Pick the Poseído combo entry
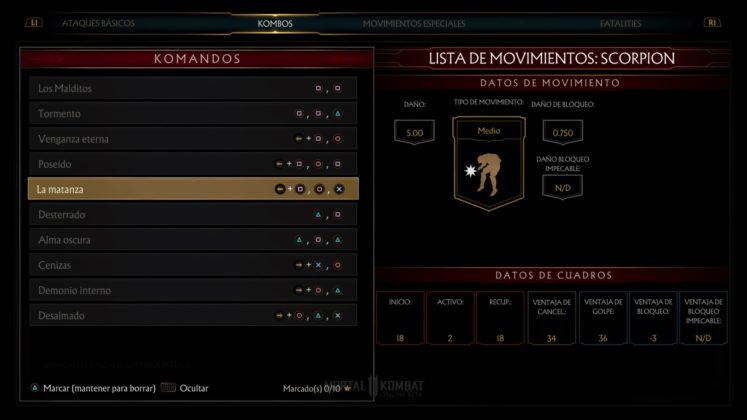 coord(193,163)
